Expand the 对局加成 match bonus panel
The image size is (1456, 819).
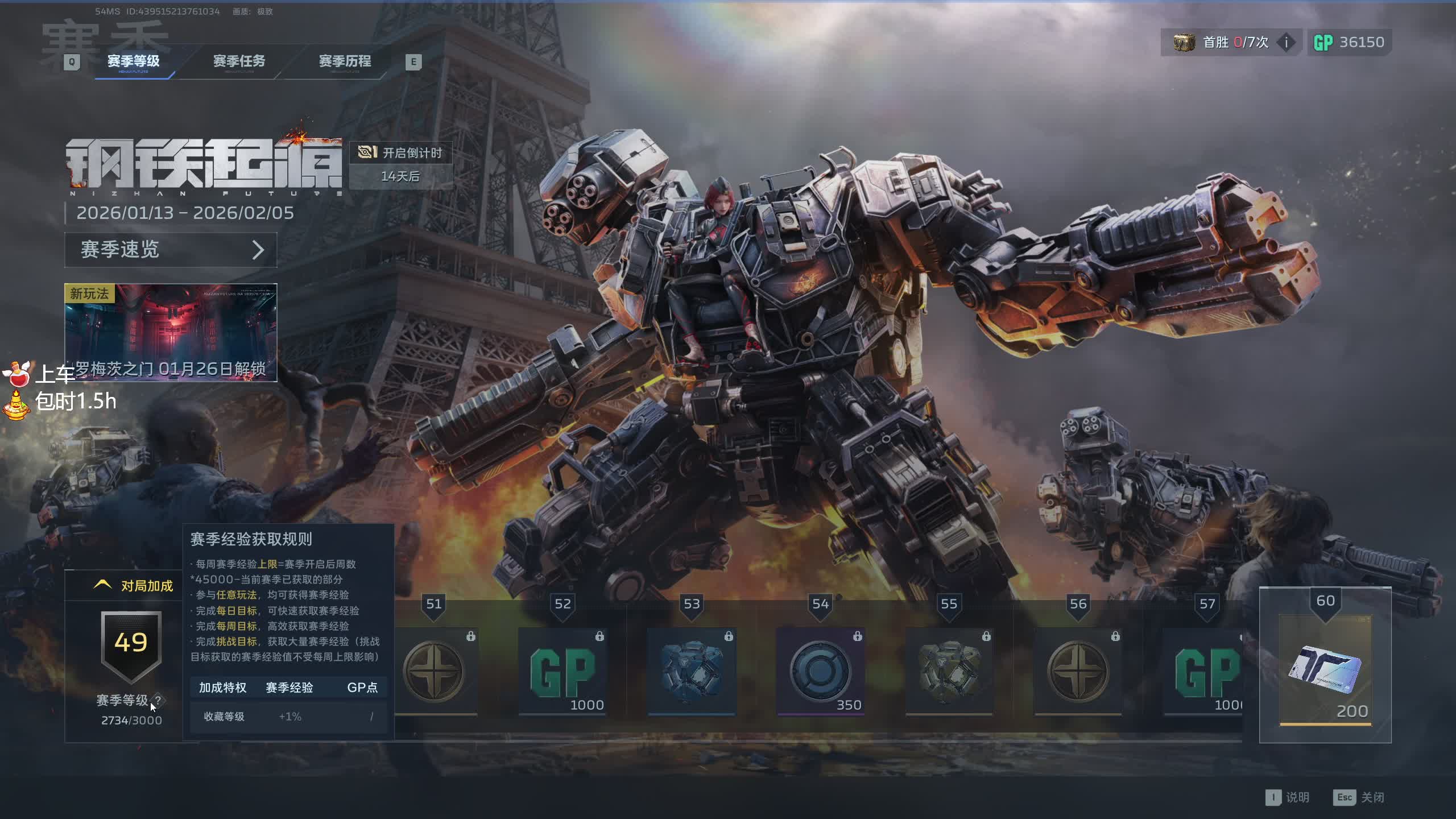click(x=134, y=586)
